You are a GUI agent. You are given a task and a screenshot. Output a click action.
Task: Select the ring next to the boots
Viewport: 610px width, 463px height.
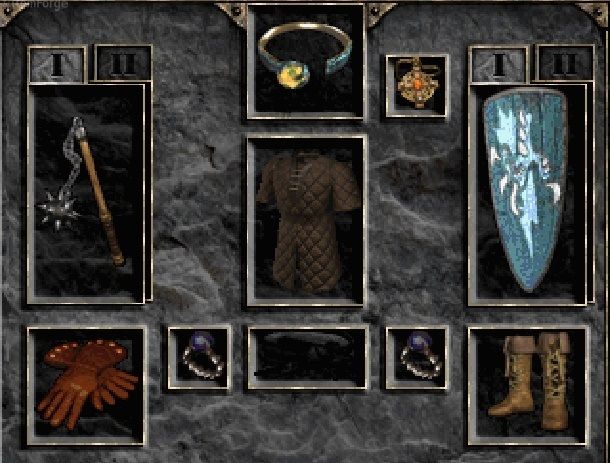coord(417,357)
